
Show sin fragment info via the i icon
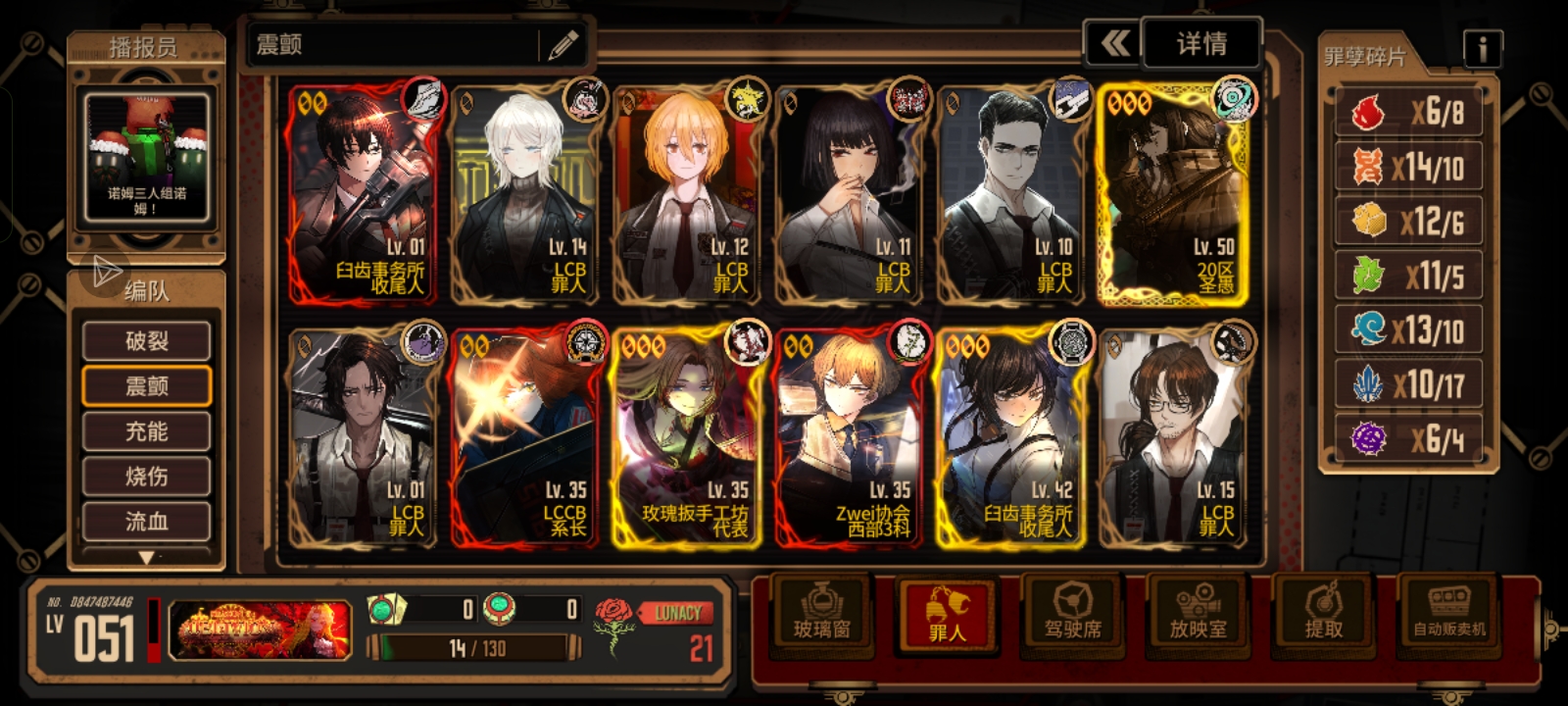1482,48
